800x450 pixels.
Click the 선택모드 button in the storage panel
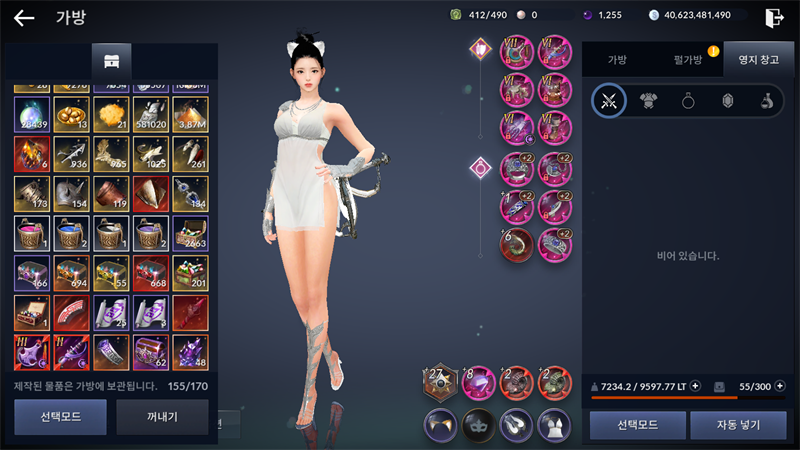638,425
